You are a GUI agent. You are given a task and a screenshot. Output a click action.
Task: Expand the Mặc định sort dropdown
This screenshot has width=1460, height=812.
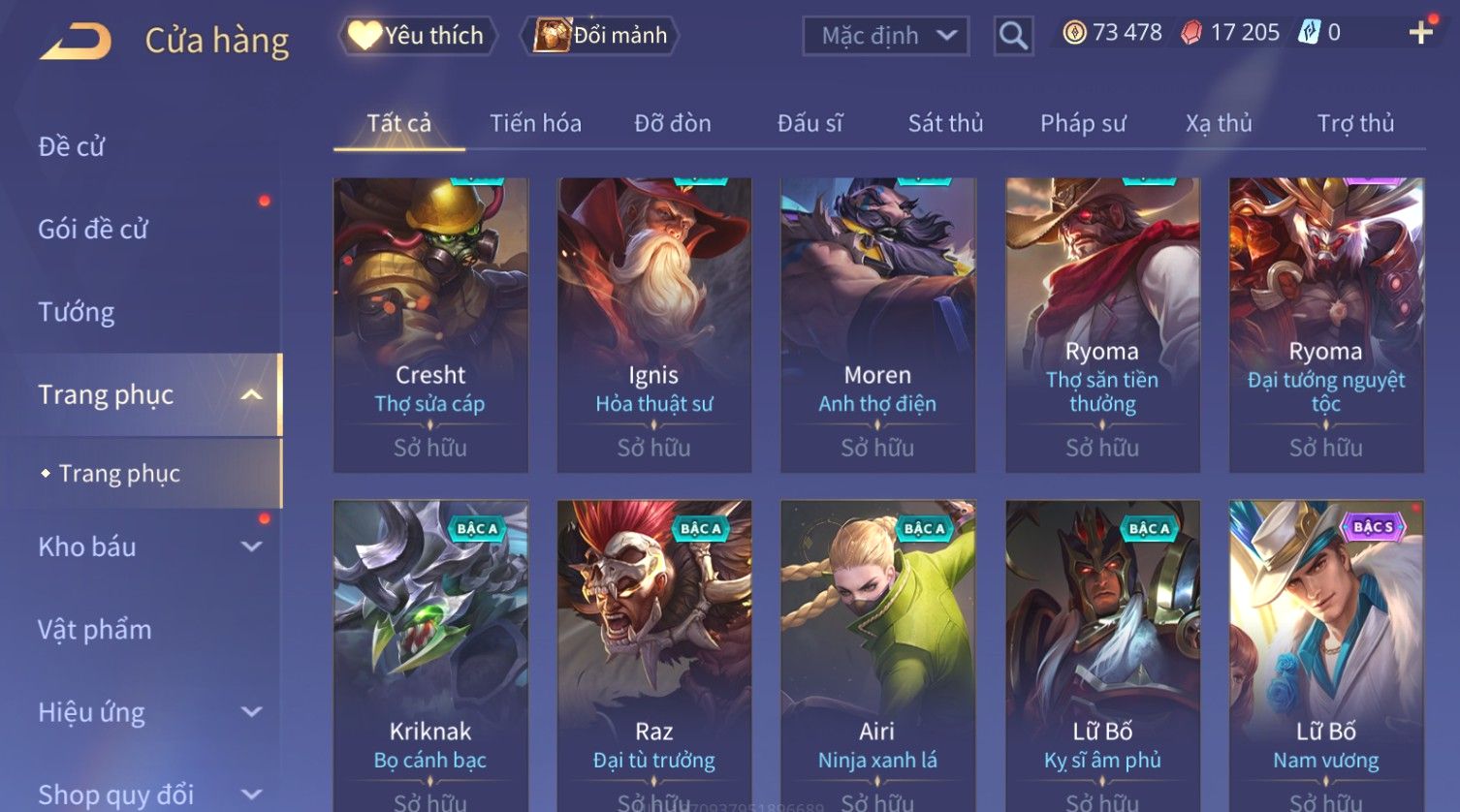885,36
